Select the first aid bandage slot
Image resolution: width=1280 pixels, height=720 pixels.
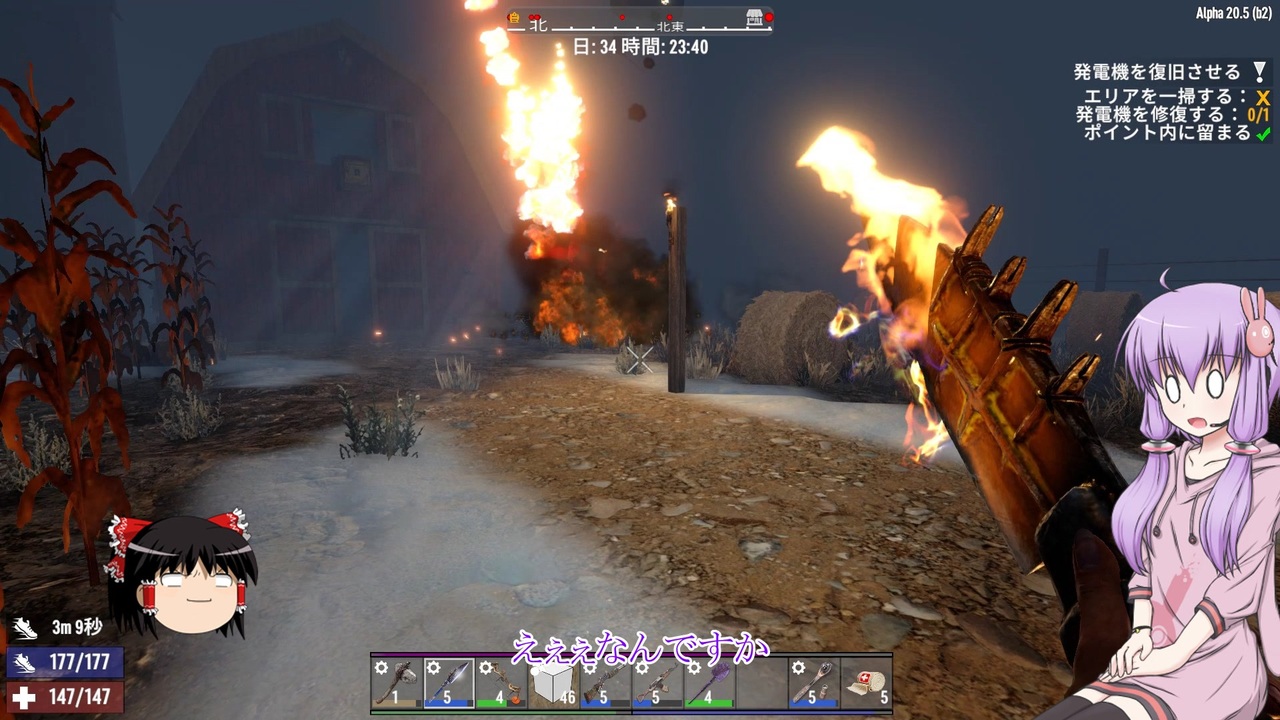click(x=865, y=684)
